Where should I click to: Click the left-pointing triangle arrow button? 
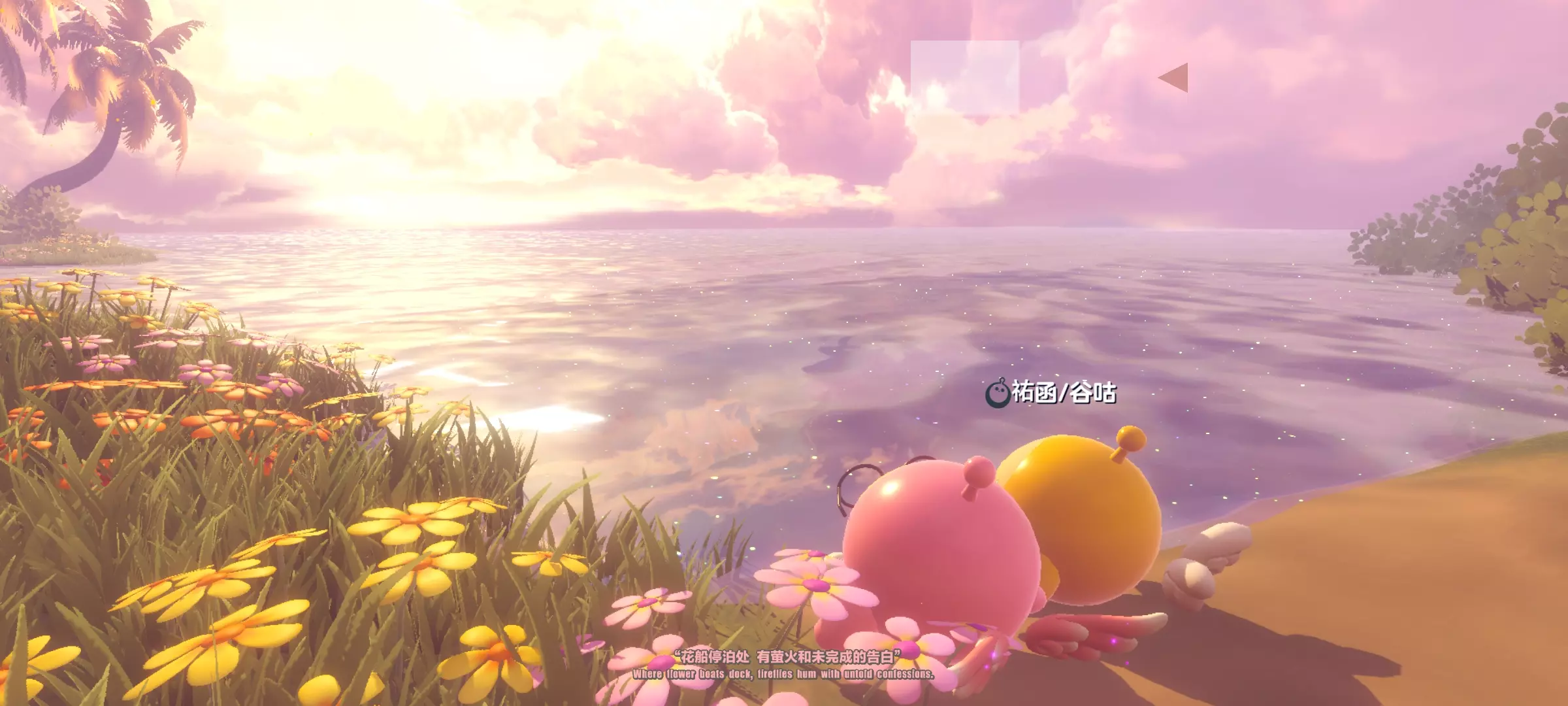(x=1174, y=78)
